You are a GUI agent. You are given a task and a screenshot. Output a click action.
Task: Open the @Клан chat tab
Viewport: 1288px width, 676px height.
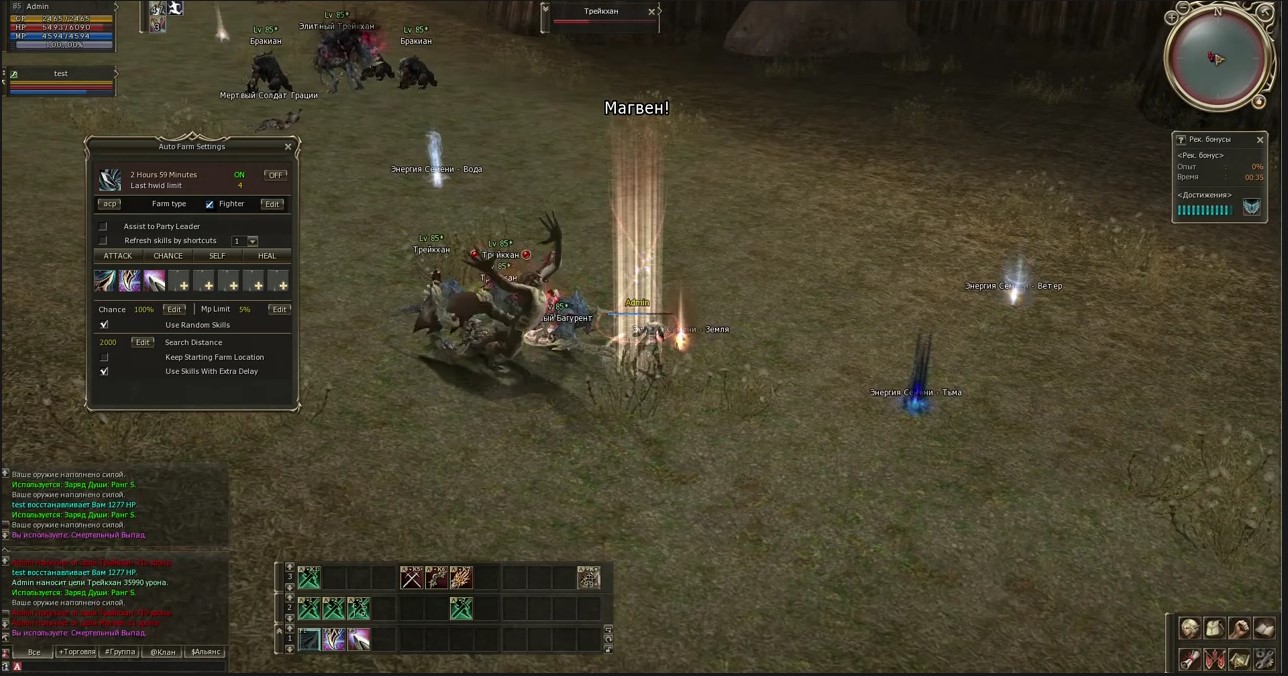[163, 652]
